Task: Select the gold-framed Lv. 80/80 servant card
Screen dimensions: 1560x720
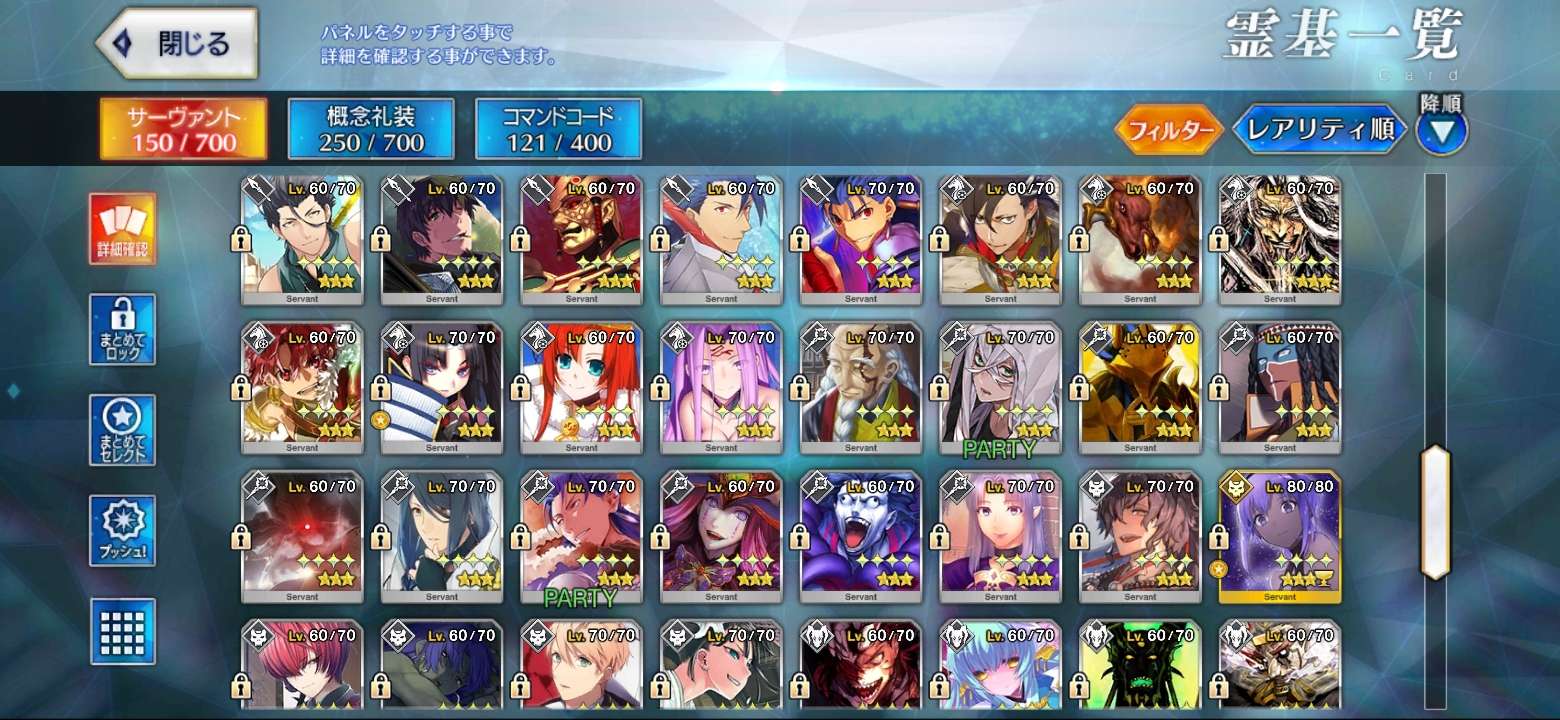Action: pos(1280,537)
